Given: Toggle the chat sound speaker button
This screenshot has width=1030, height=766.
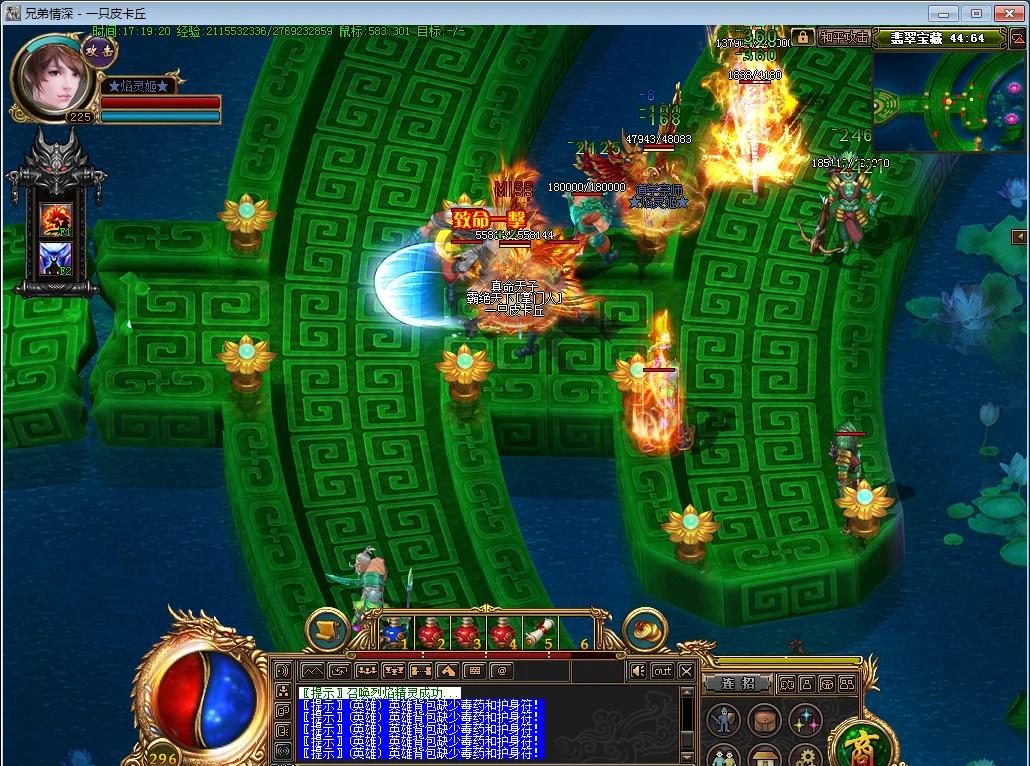Looking at the screenshot, I should point(637,671).
